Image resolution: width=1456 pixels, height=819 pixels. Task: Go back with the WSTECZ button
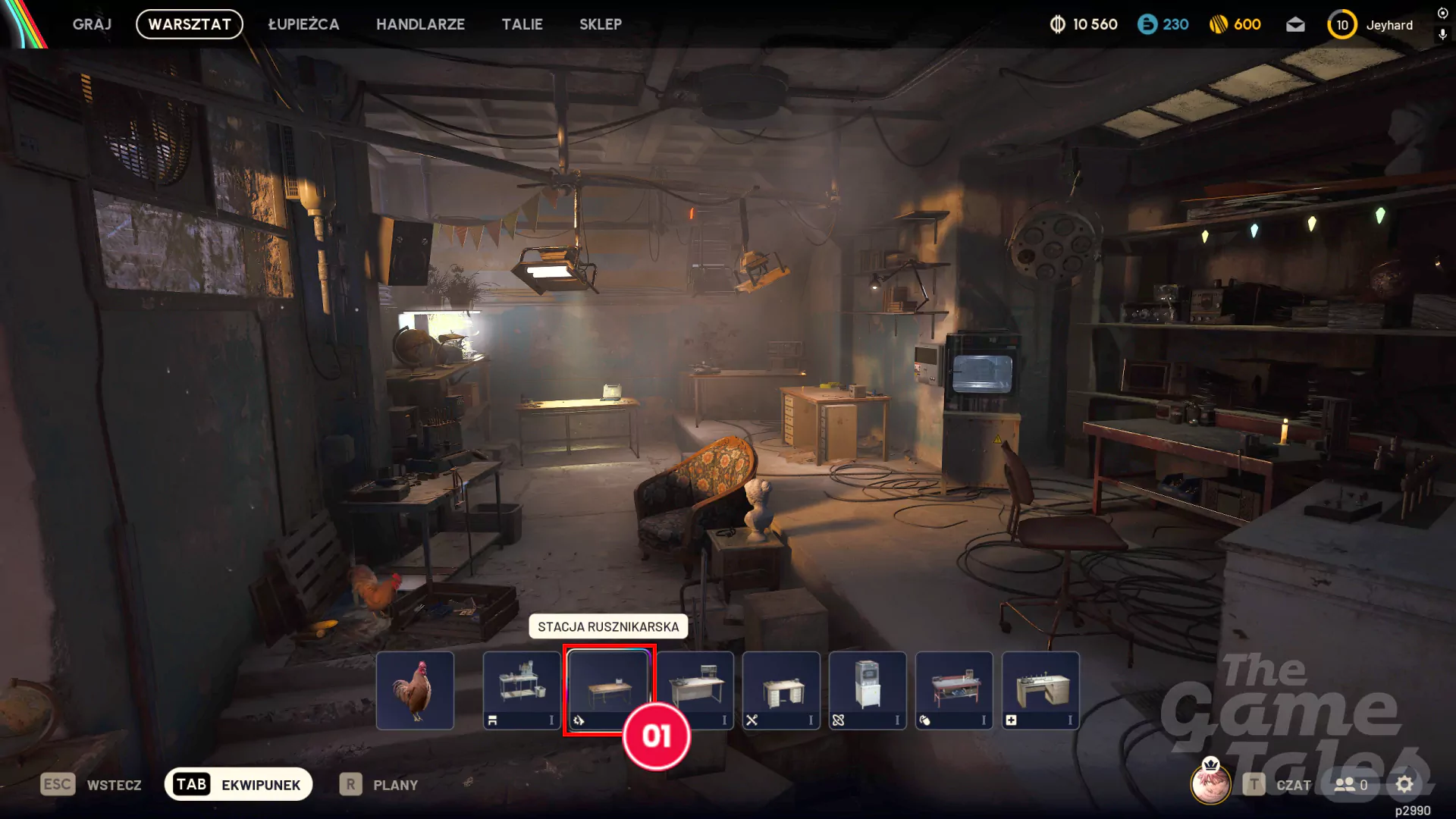pyautogui.click(x=92, y=784)
